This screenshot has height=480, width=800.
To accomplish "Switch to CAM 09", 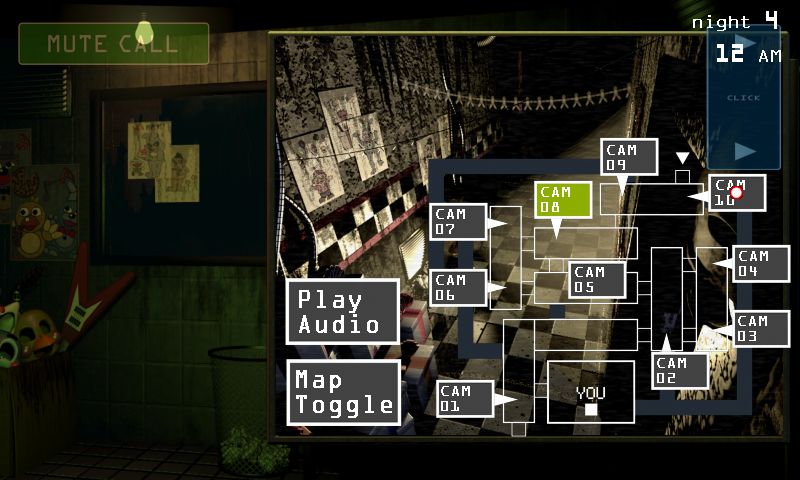I will pyautogui.click(x=630, y=157).
